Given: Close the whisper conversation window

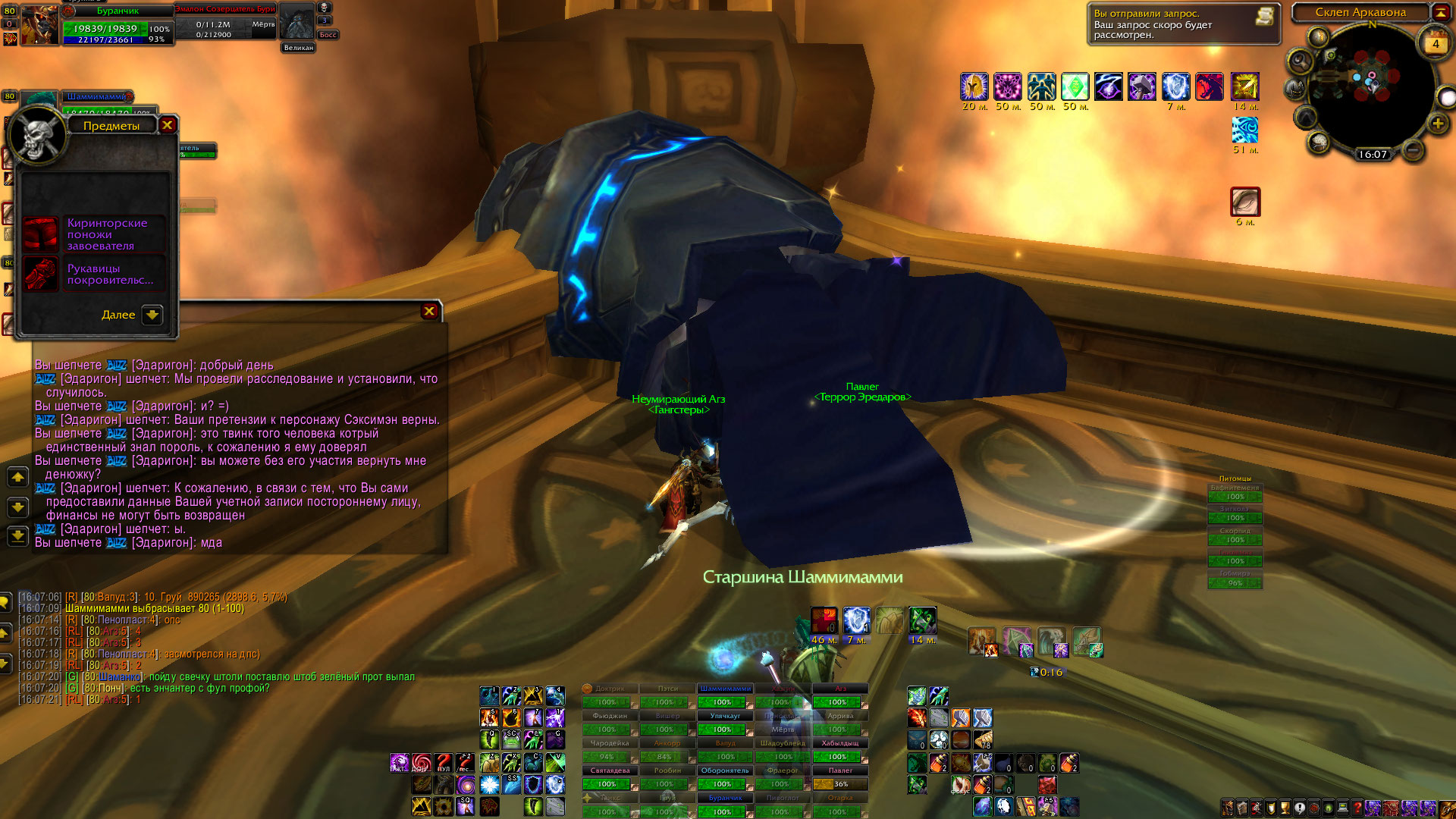Looking at the screenshot, I should click(429, 311).
